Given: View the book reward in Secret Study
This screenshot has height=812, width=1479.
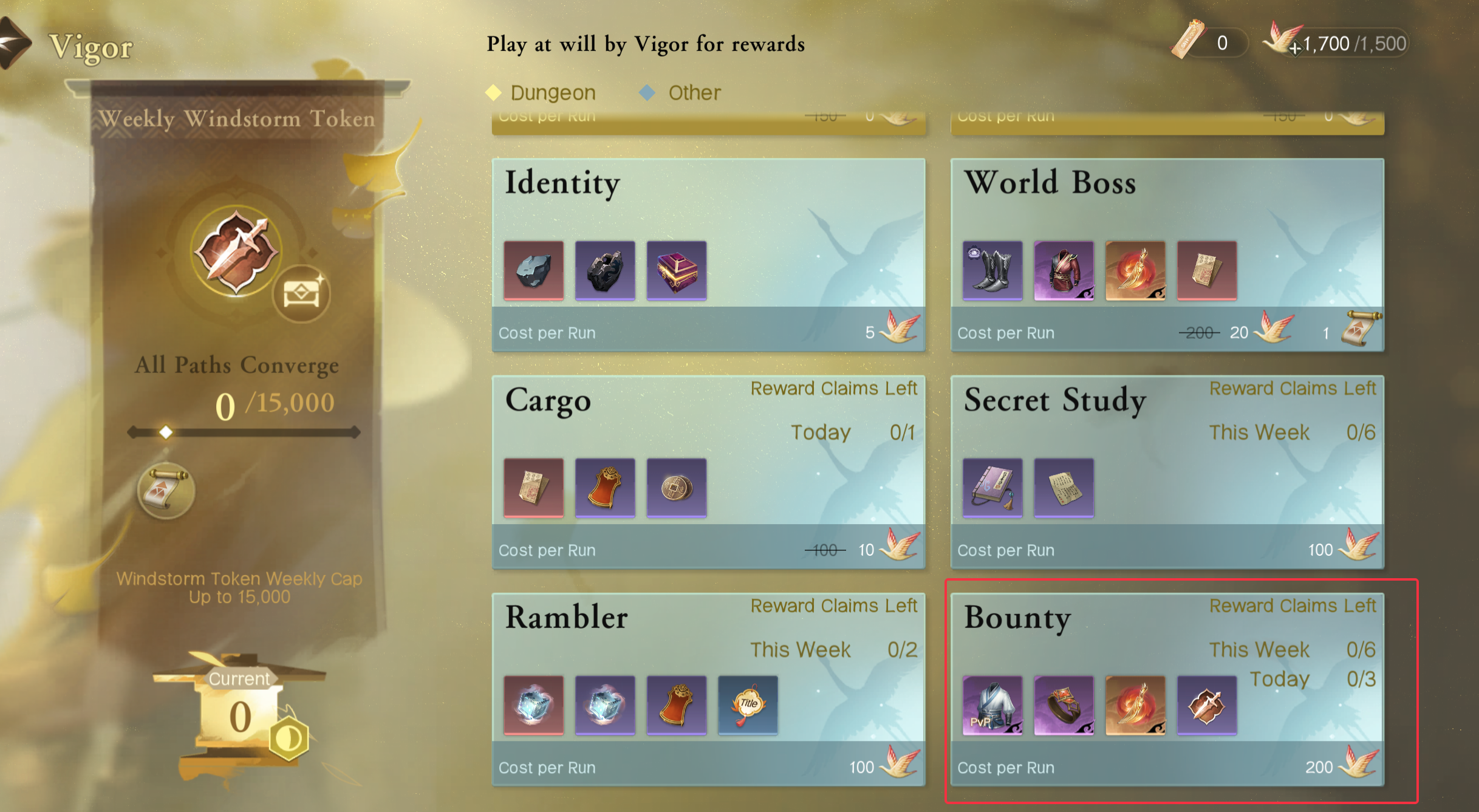Looking at the screenshot, I should point(992,488).
